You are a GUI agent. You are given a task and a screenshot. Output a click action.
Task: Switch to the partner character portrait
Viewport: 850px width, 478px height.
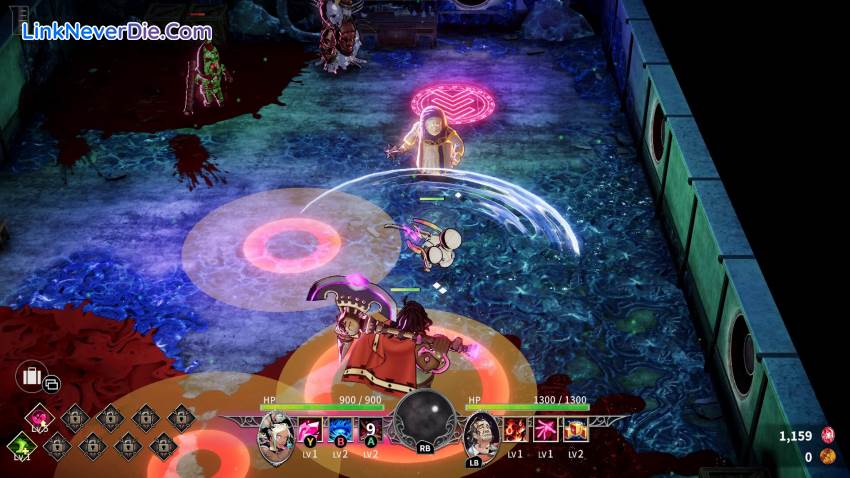pos(480,434)
